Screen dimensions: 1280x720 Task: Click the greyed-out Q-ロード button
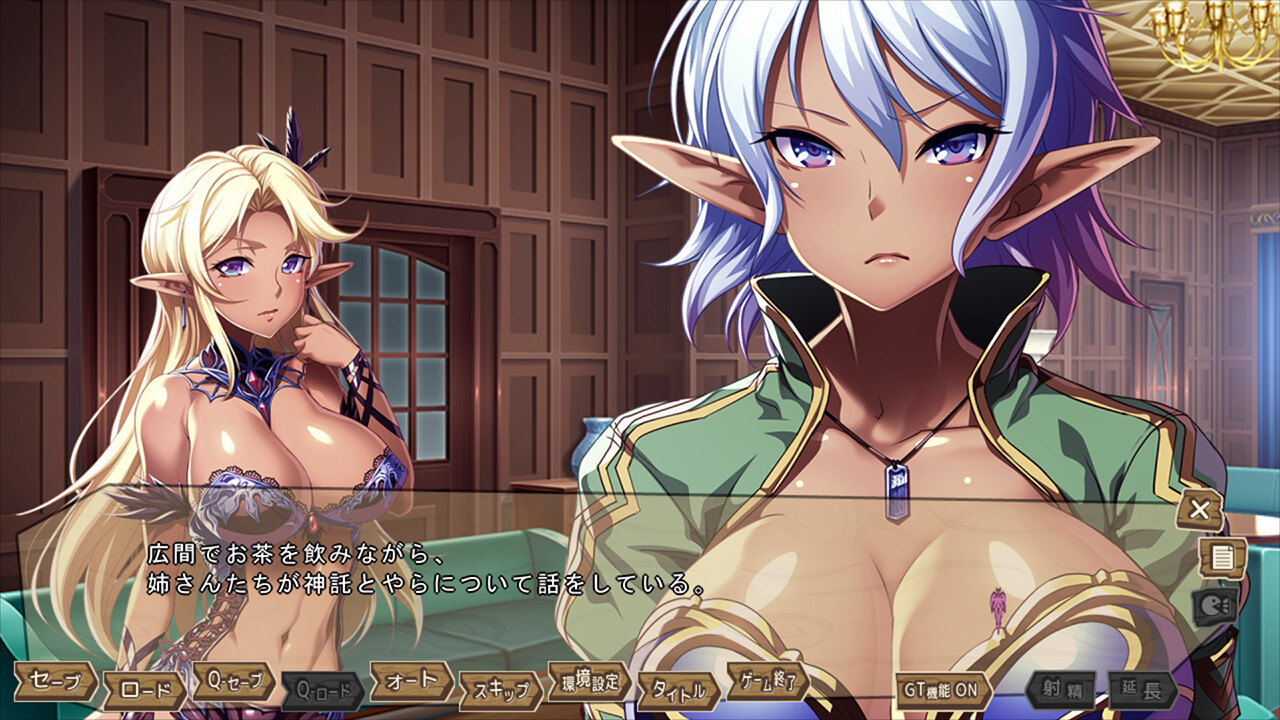click(x=322, y=690)
